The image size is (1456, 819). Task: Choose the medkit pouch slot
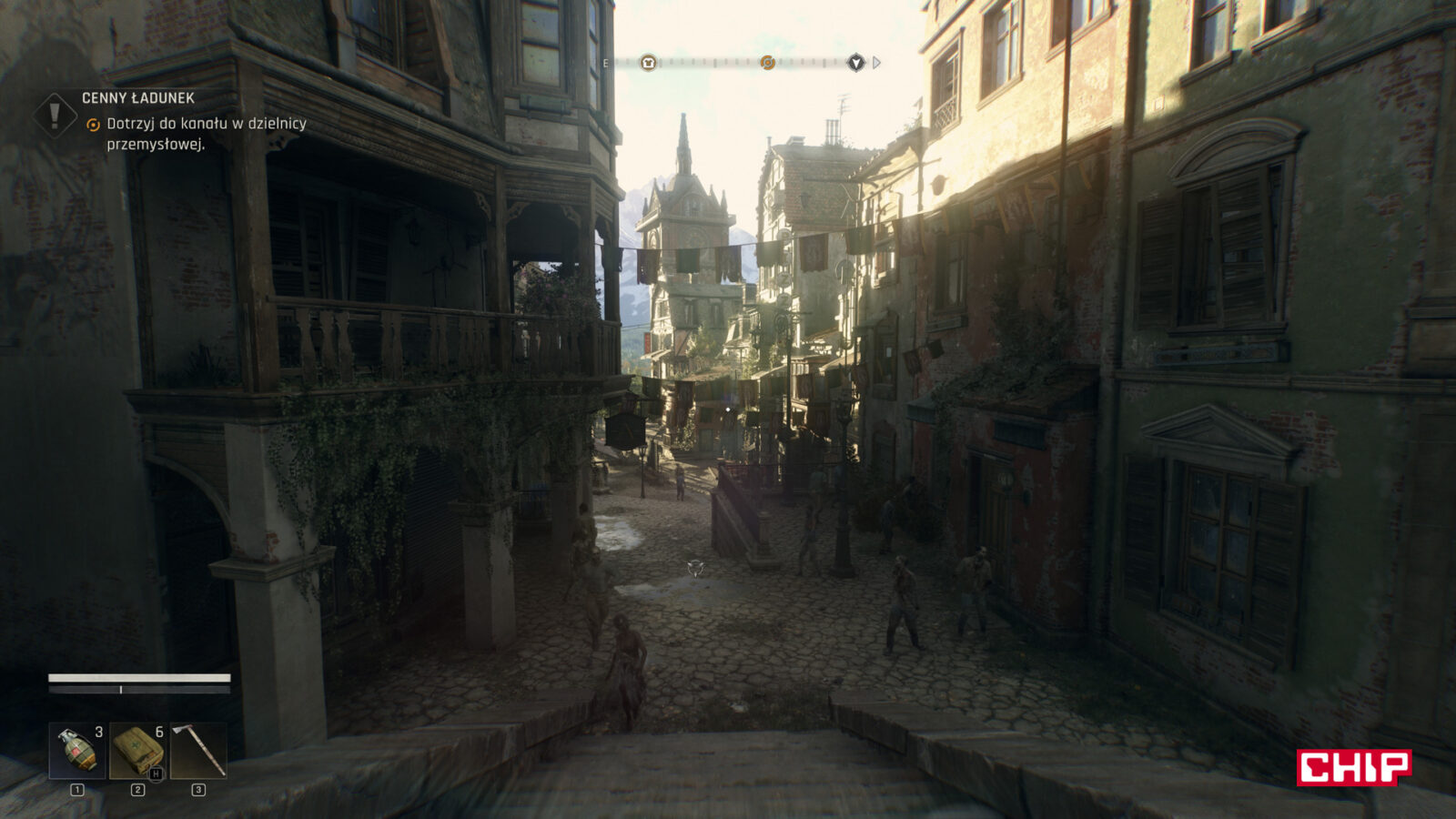[137, 751]
